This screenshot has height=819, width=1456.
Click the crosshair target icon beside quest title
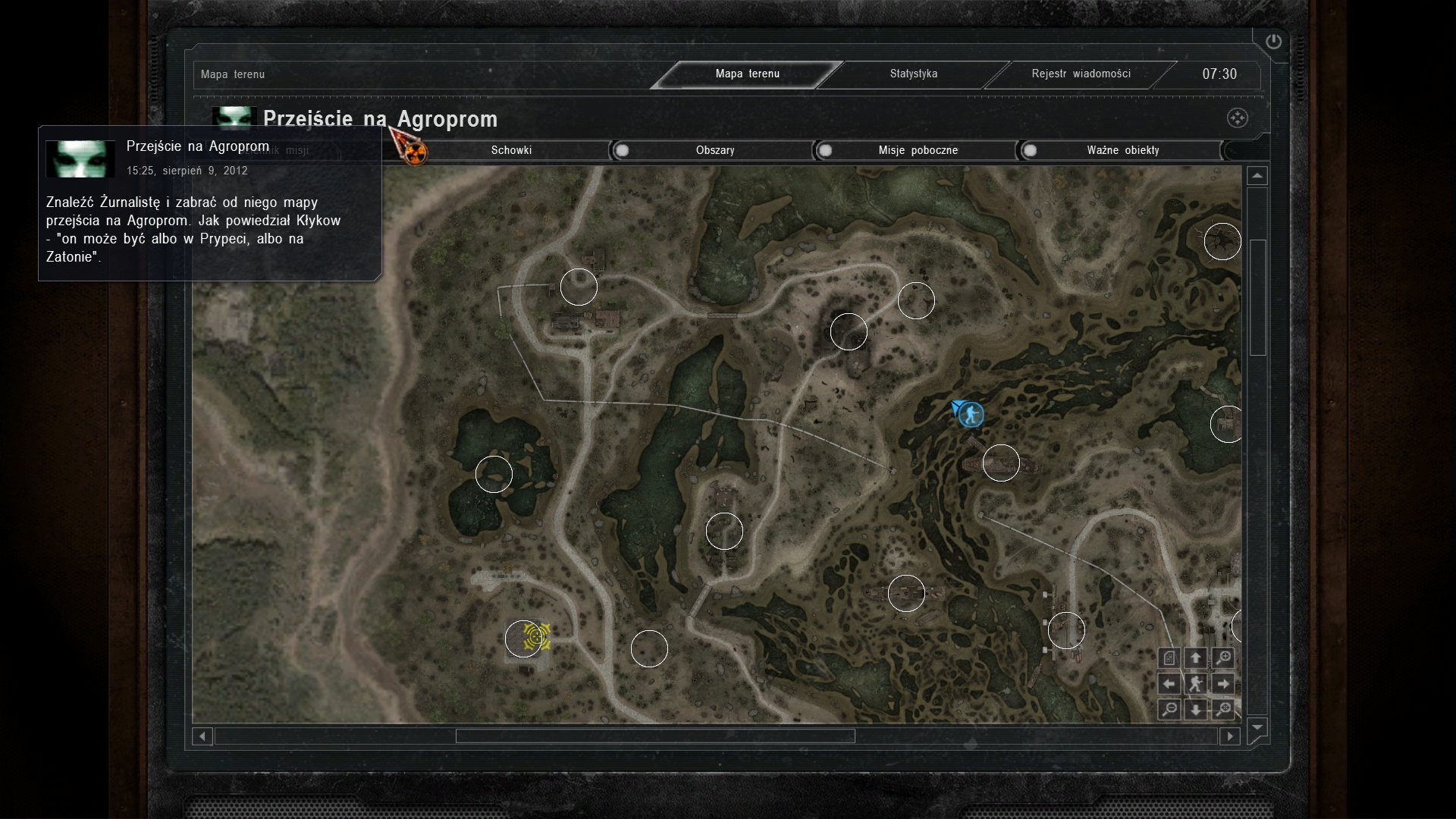1237,118
